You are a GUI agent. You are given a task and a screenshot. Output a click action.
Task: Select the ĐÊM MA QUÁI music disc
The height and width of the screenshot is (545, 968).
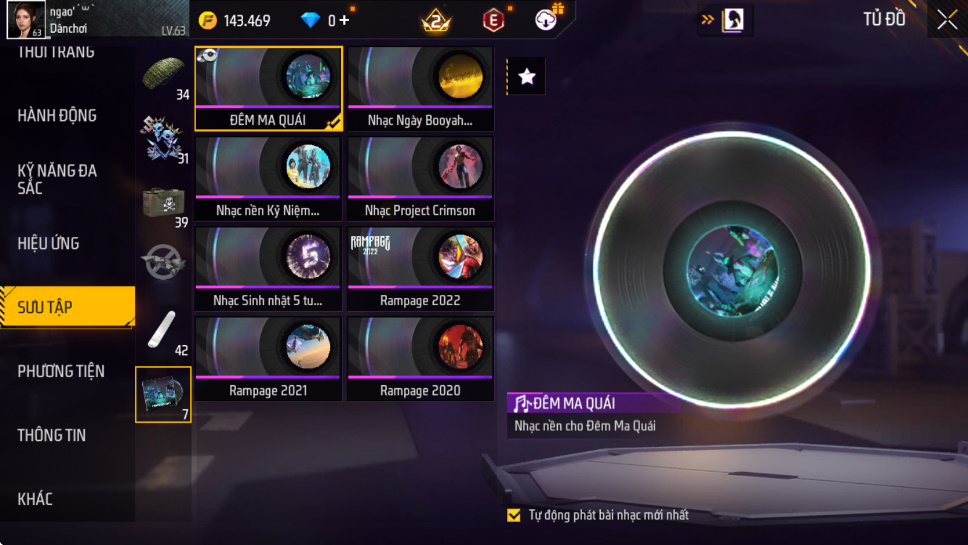coord(268,88)
